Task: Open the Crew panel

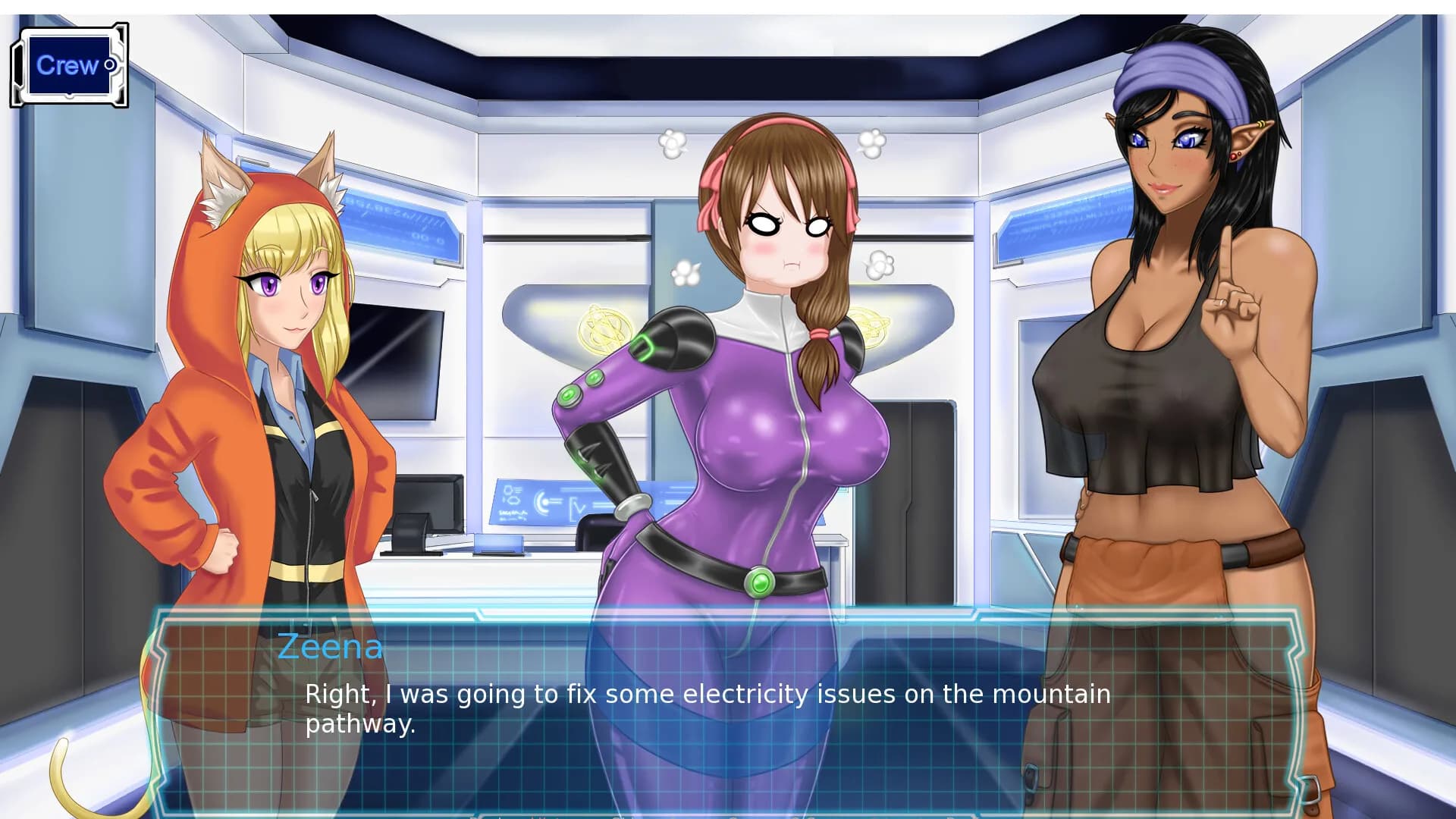Action: tap(68, 67)
